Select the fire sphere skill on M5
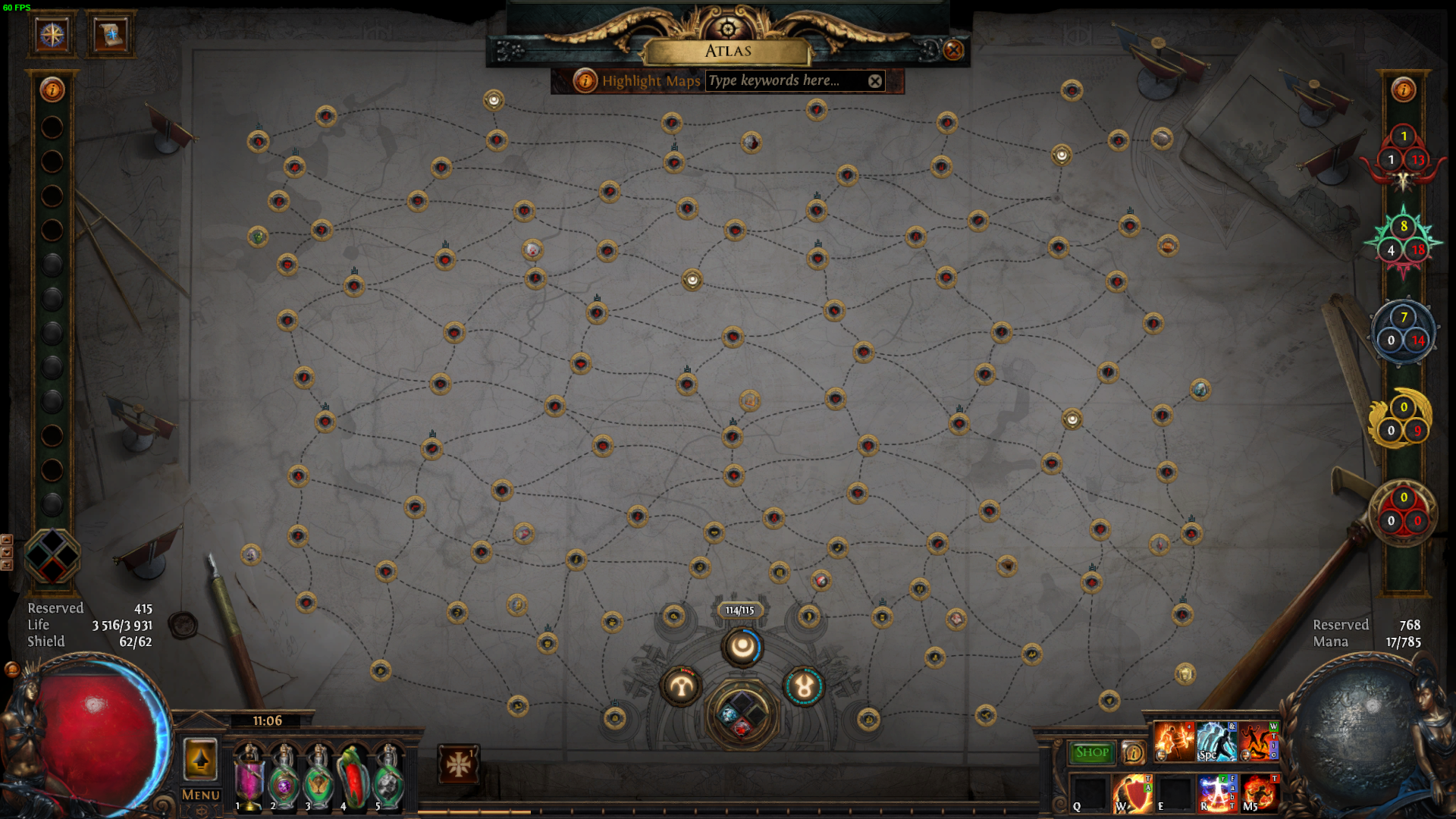 (1260, 794)
